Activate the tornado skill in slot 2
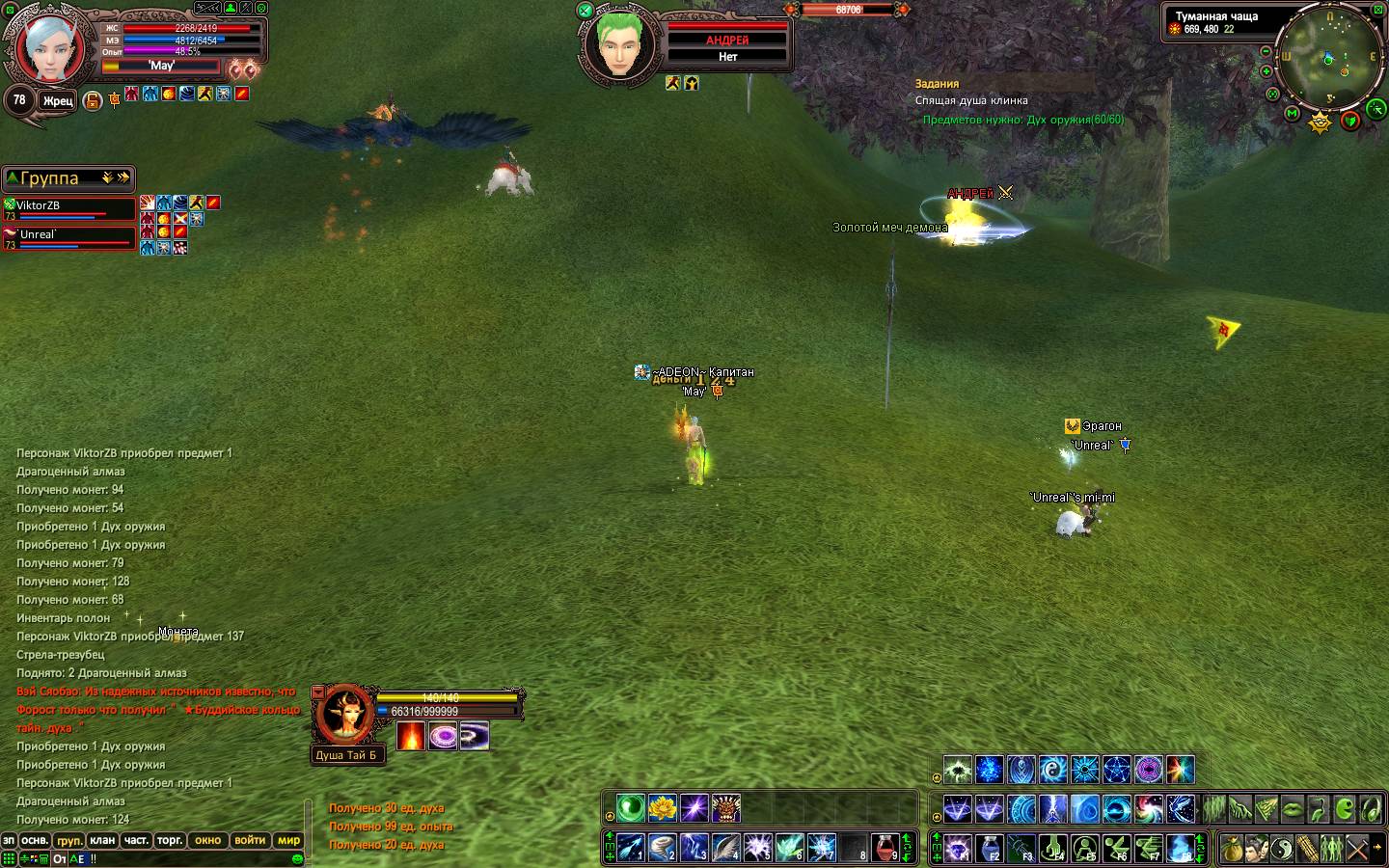 (662, 848)
